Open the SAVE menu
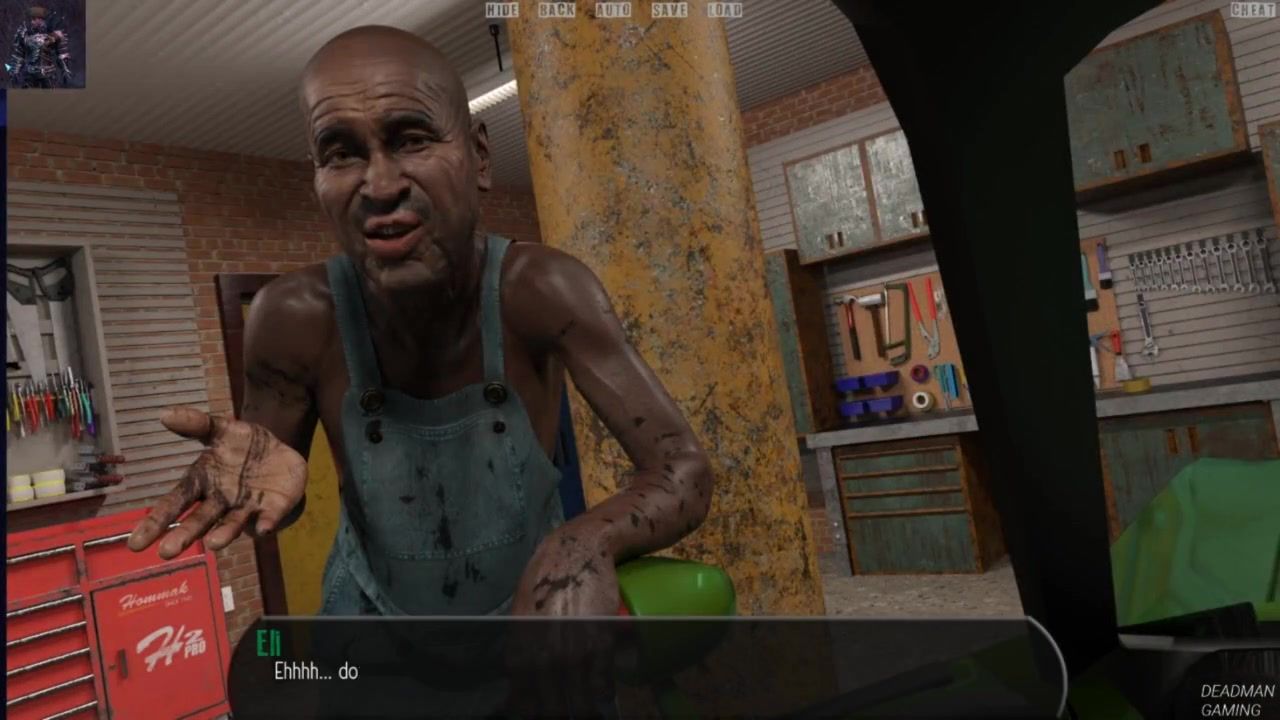Screen dimensions: 1280x720 669,10
